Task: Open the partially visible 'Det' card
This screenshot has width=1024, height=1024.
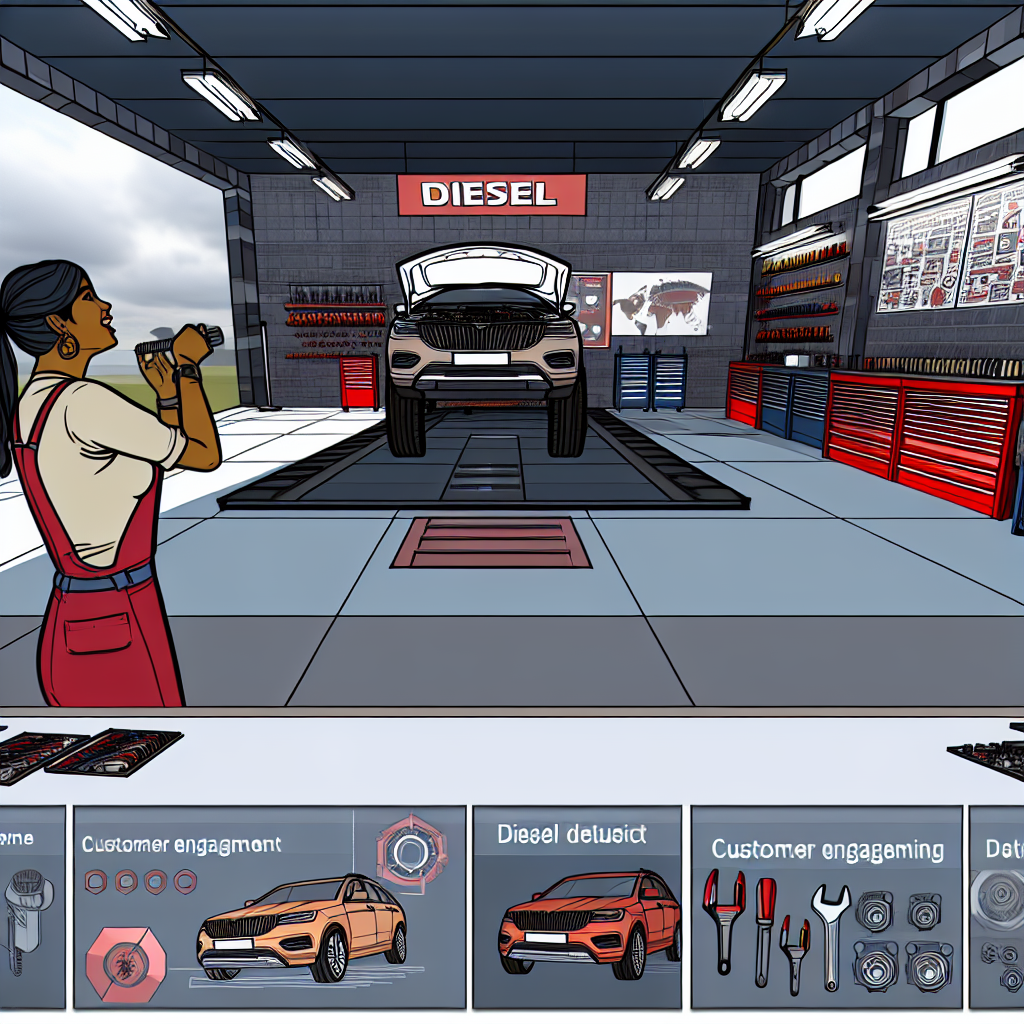Action: (x=997, y=907)
